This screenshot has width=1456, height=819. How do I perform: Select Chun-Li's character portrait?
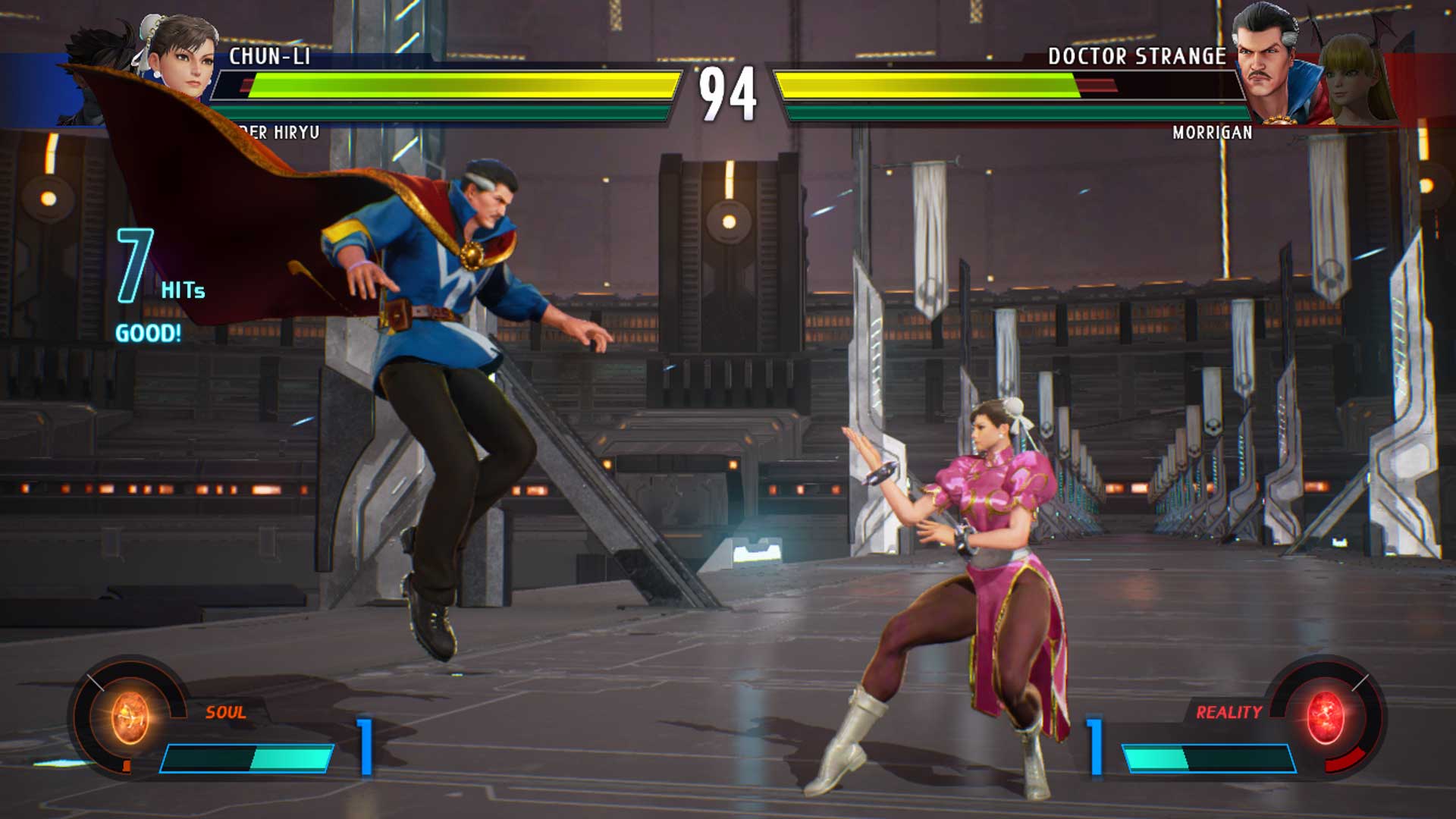tap(174, 57)
